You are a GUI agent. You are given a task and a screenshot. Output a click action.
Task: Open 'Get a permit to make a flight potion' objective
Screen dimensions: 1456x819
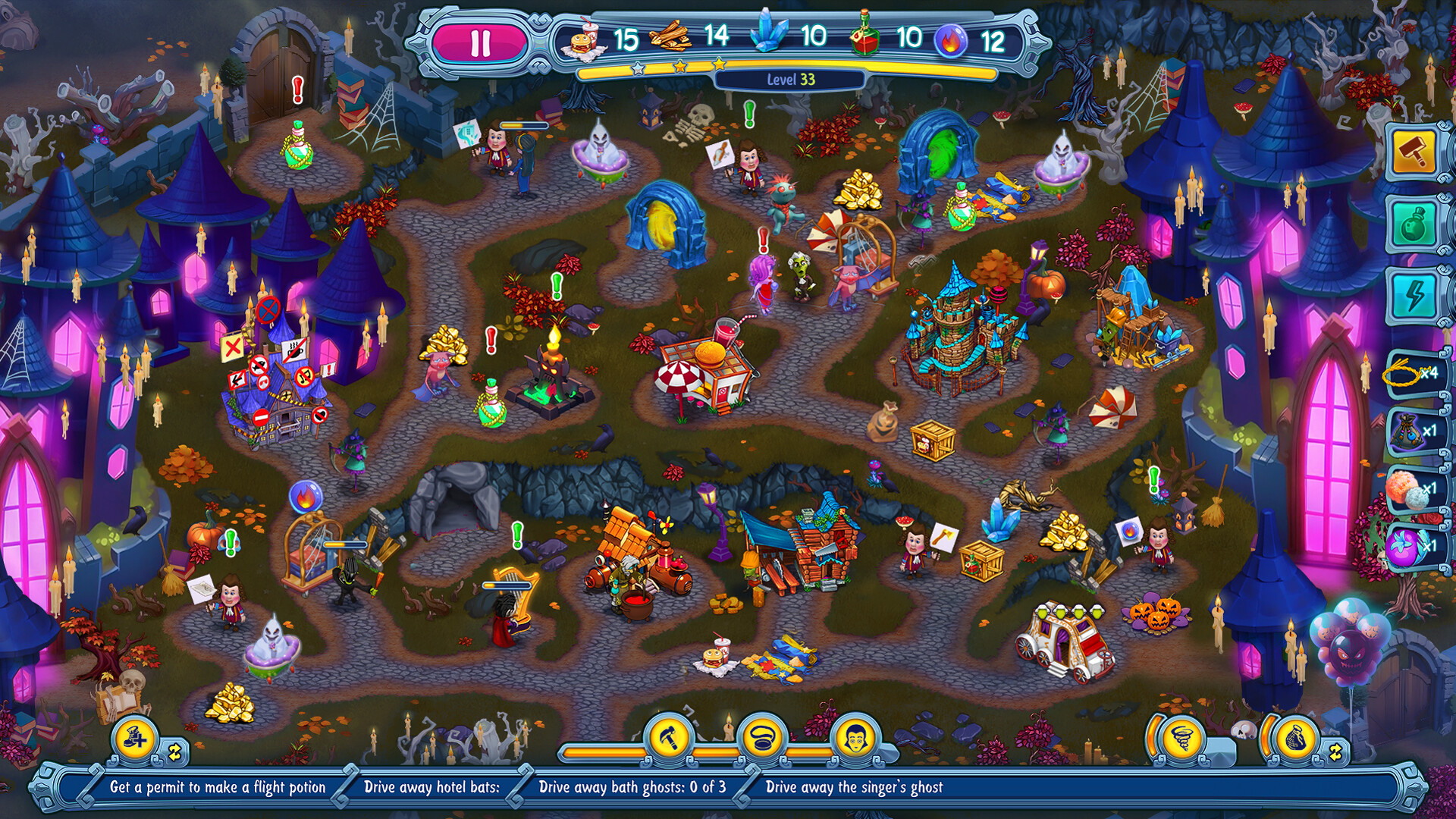point(218,788)
